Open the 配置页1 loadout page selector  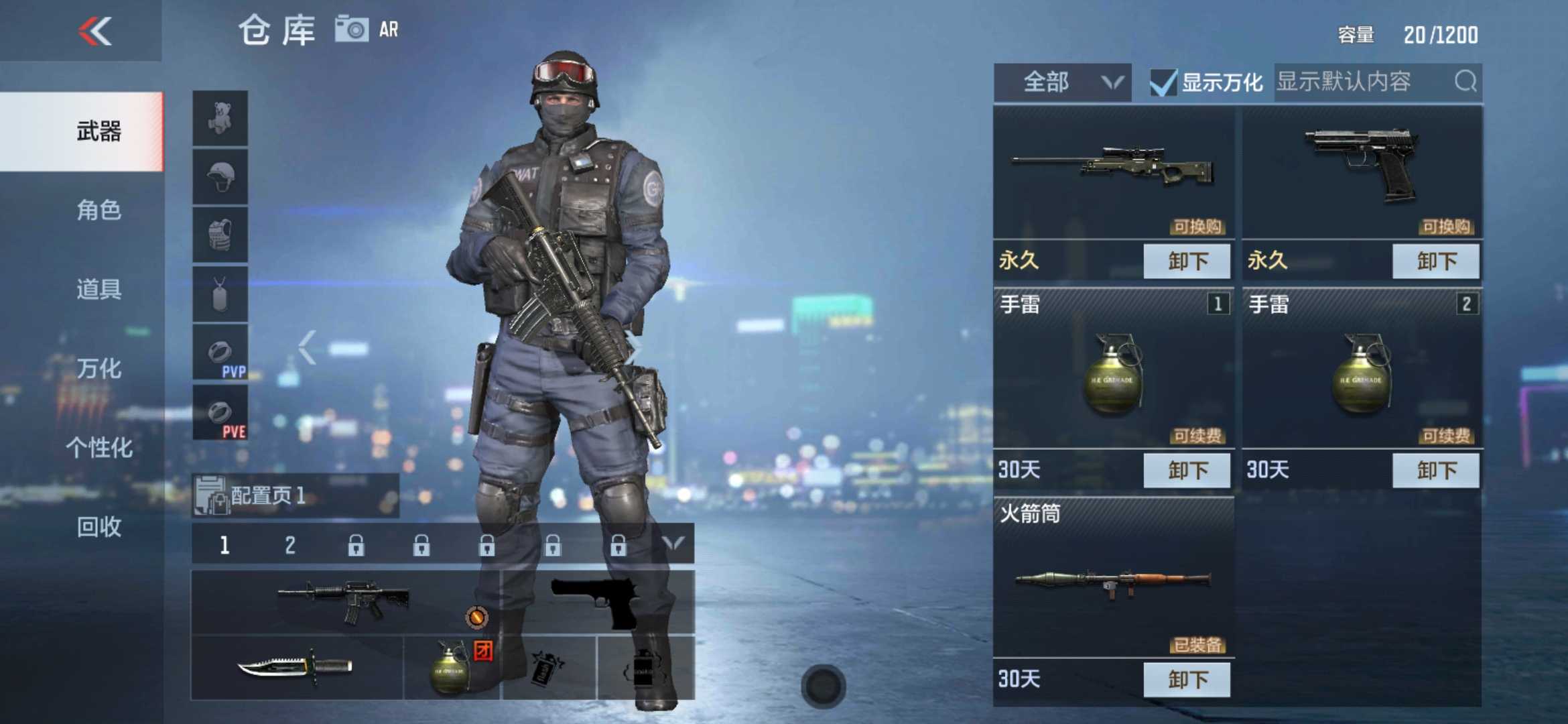[x=295, y=495]
